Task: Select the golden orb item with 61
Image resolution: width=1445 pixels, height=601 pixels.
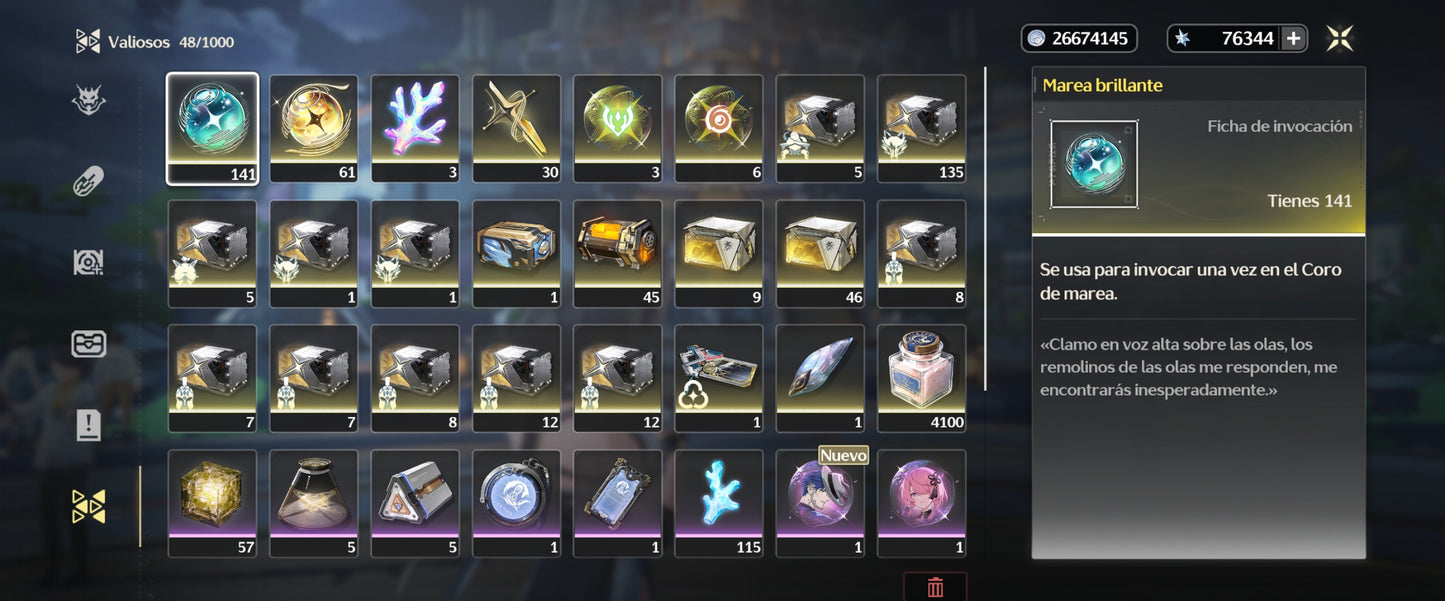Action: (314, 127)
